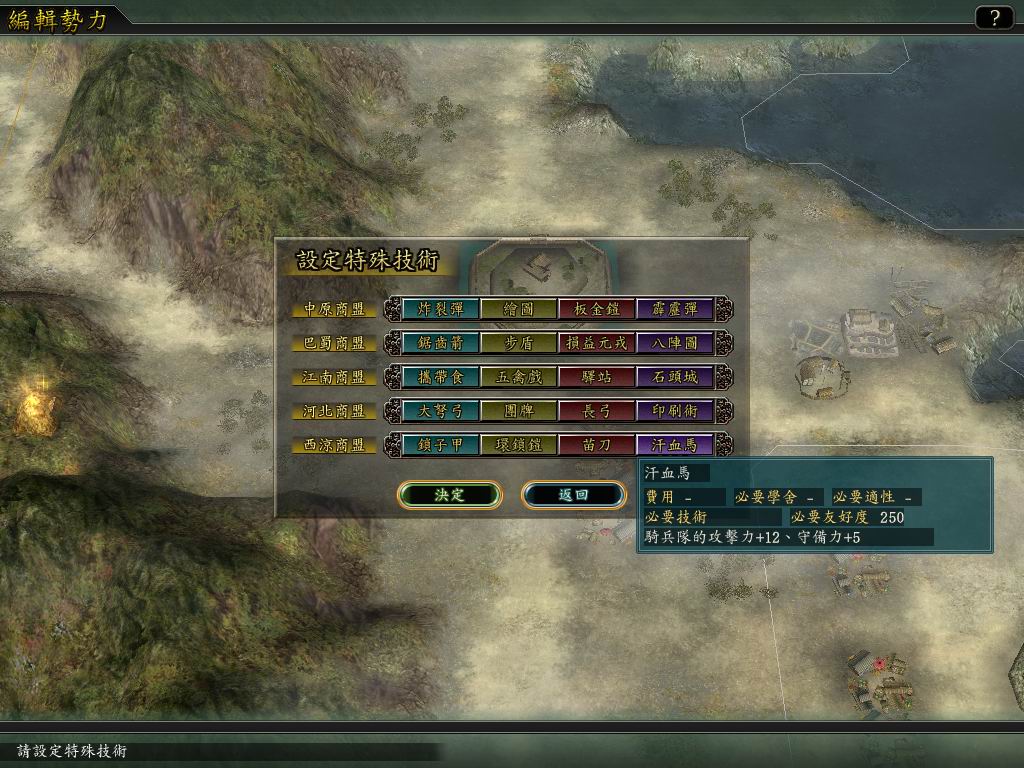Choose the 繪圖 technology
Image resolution: width=1024 pixels, height=768 pixels.
518,309
